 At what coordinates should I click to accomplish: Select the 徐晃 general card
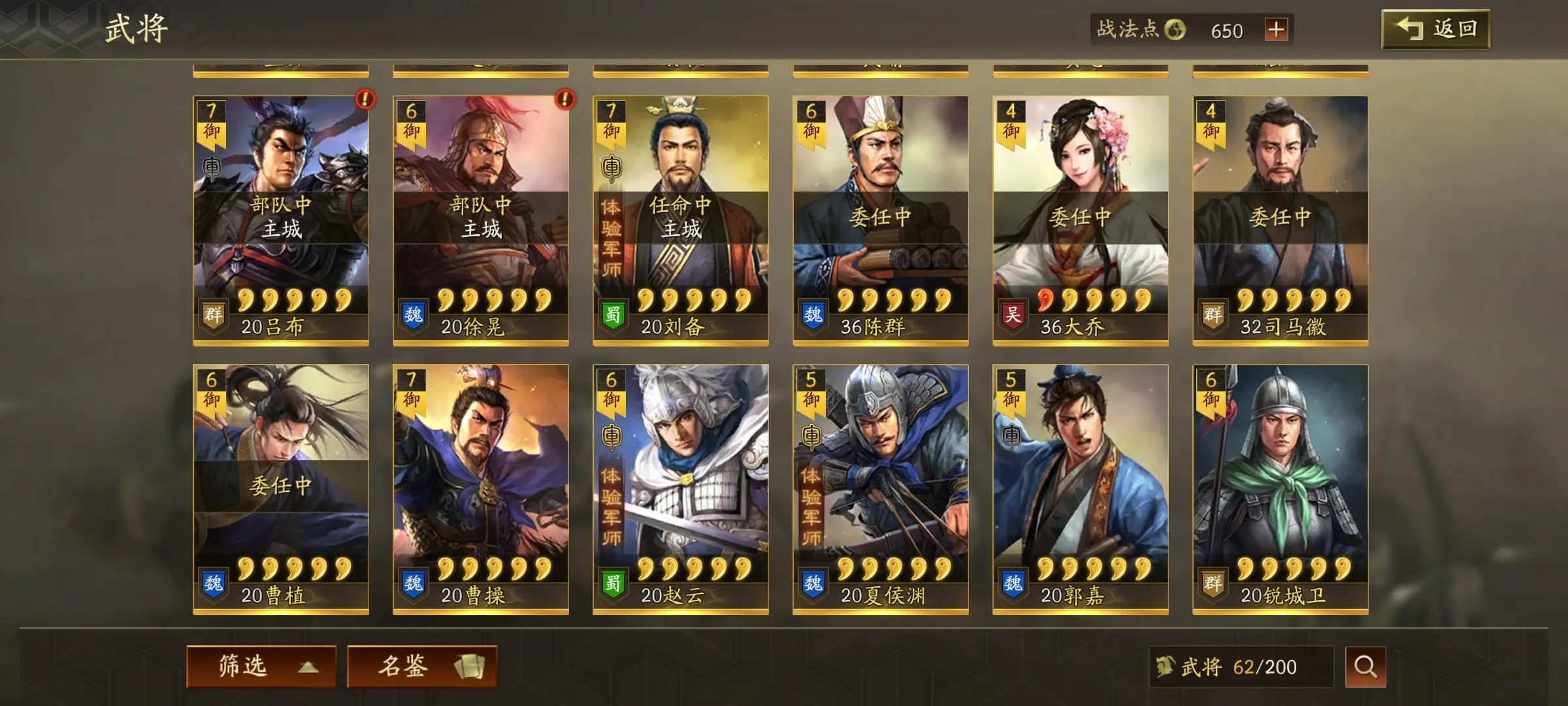tap(481, 220)
